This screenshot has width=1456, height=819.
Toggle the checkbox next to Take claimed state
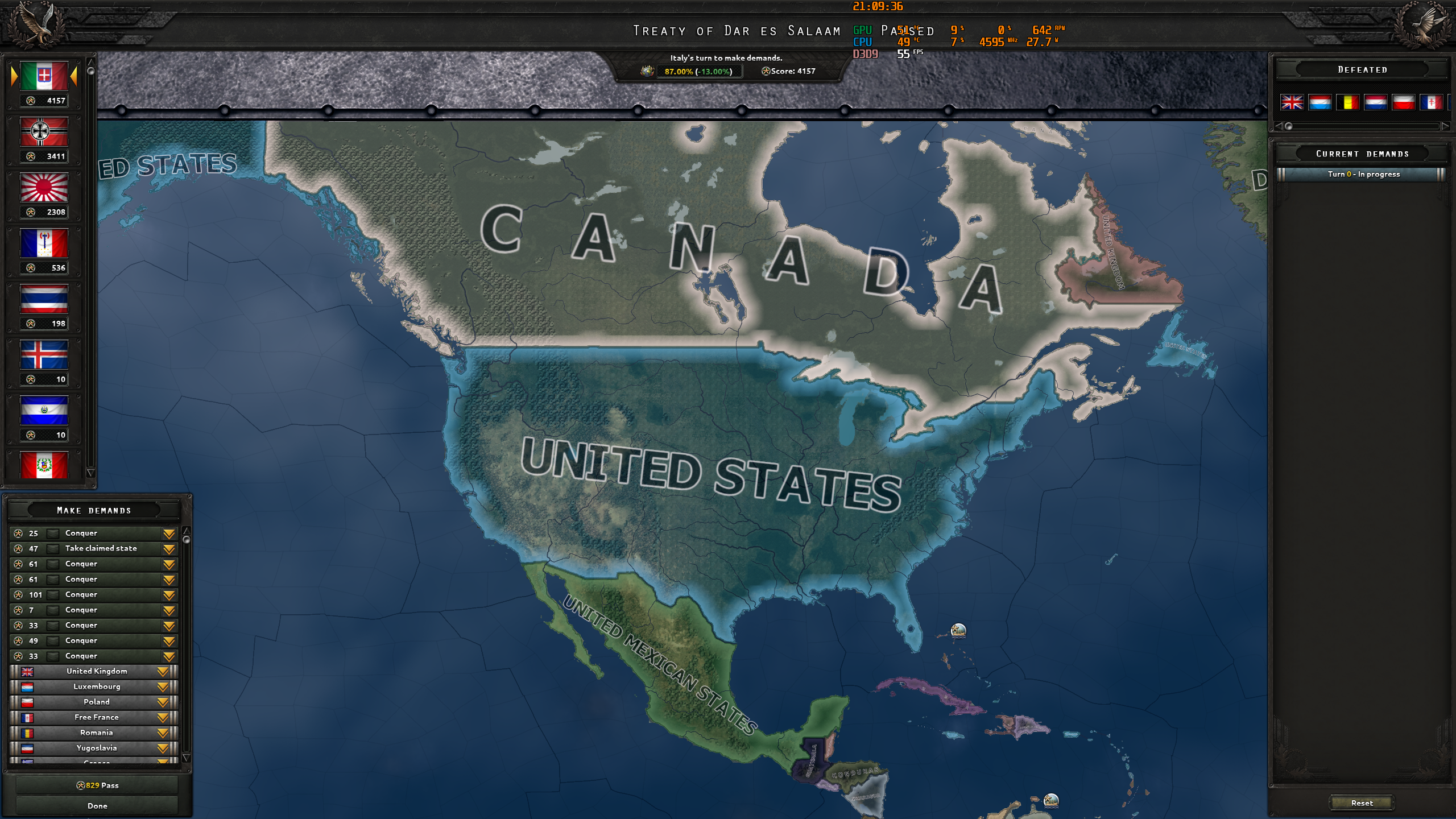54,548
